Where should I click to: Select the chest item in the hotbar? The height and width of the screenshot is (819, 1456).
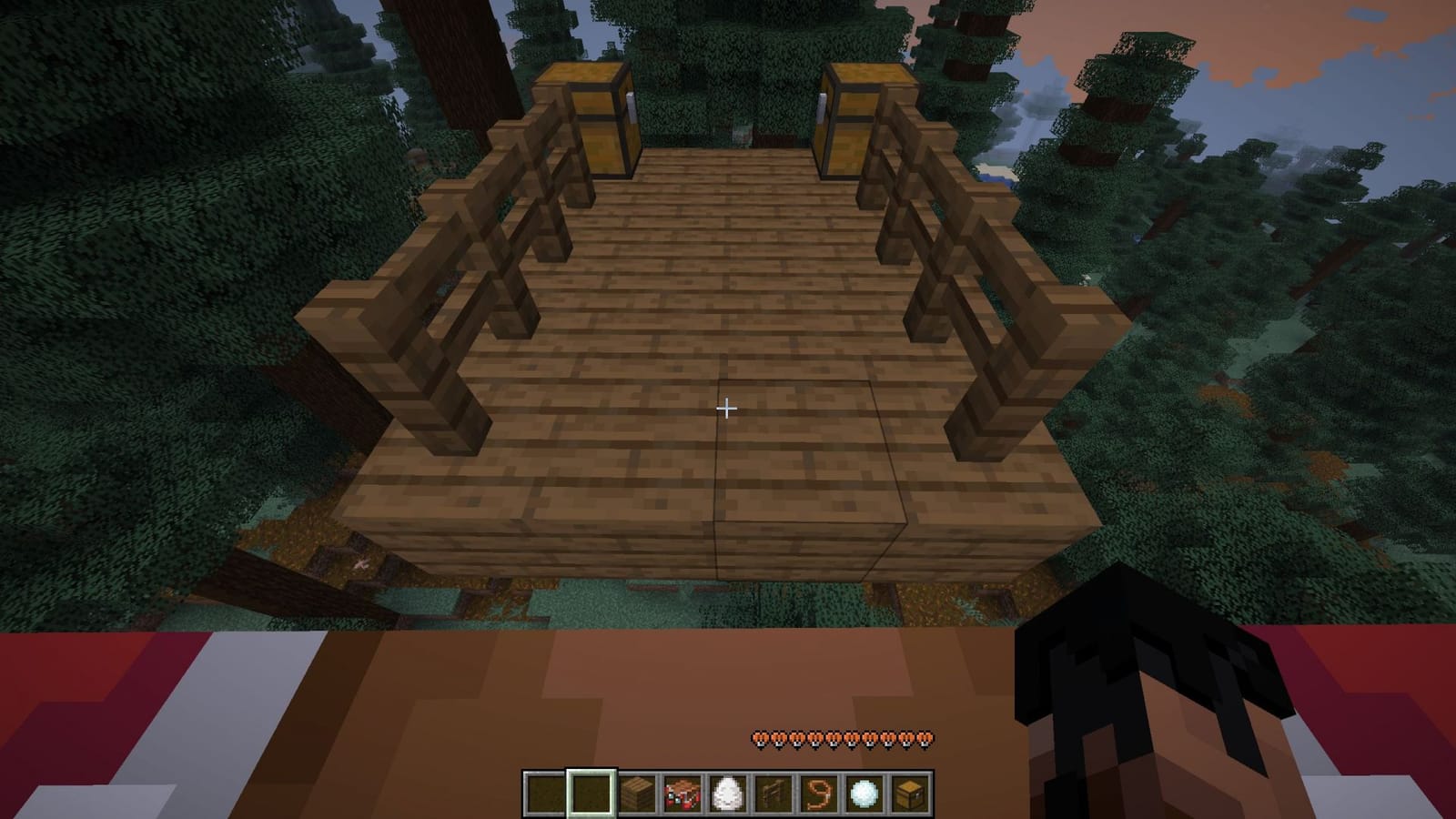point(909,792)
